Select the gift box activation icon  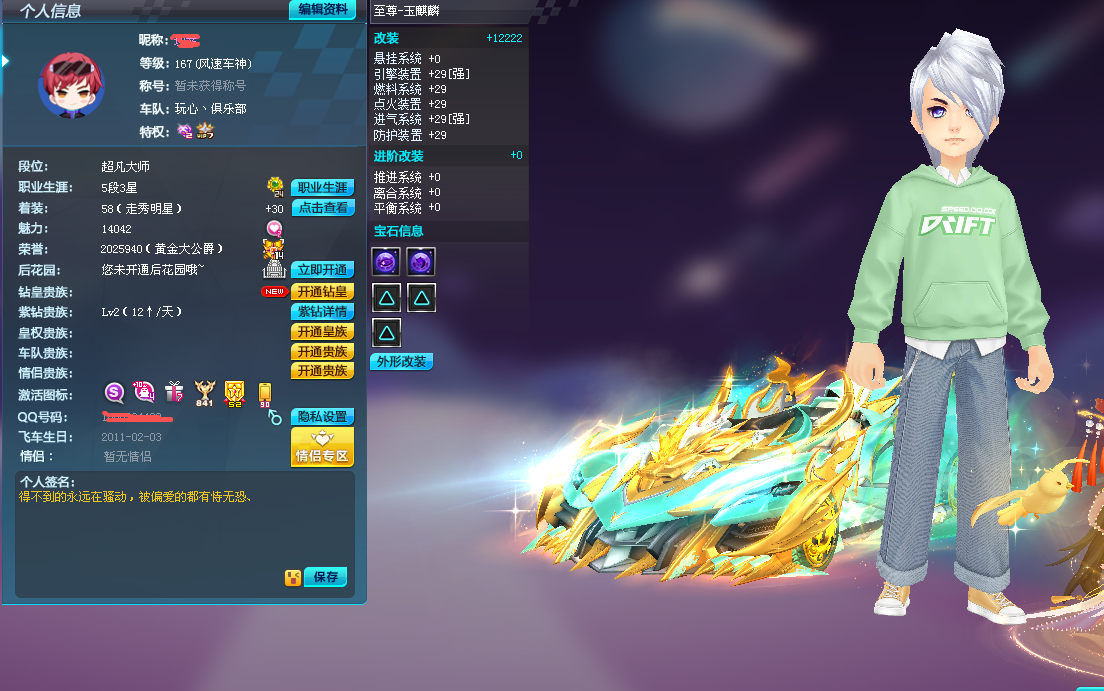point(174,392)
